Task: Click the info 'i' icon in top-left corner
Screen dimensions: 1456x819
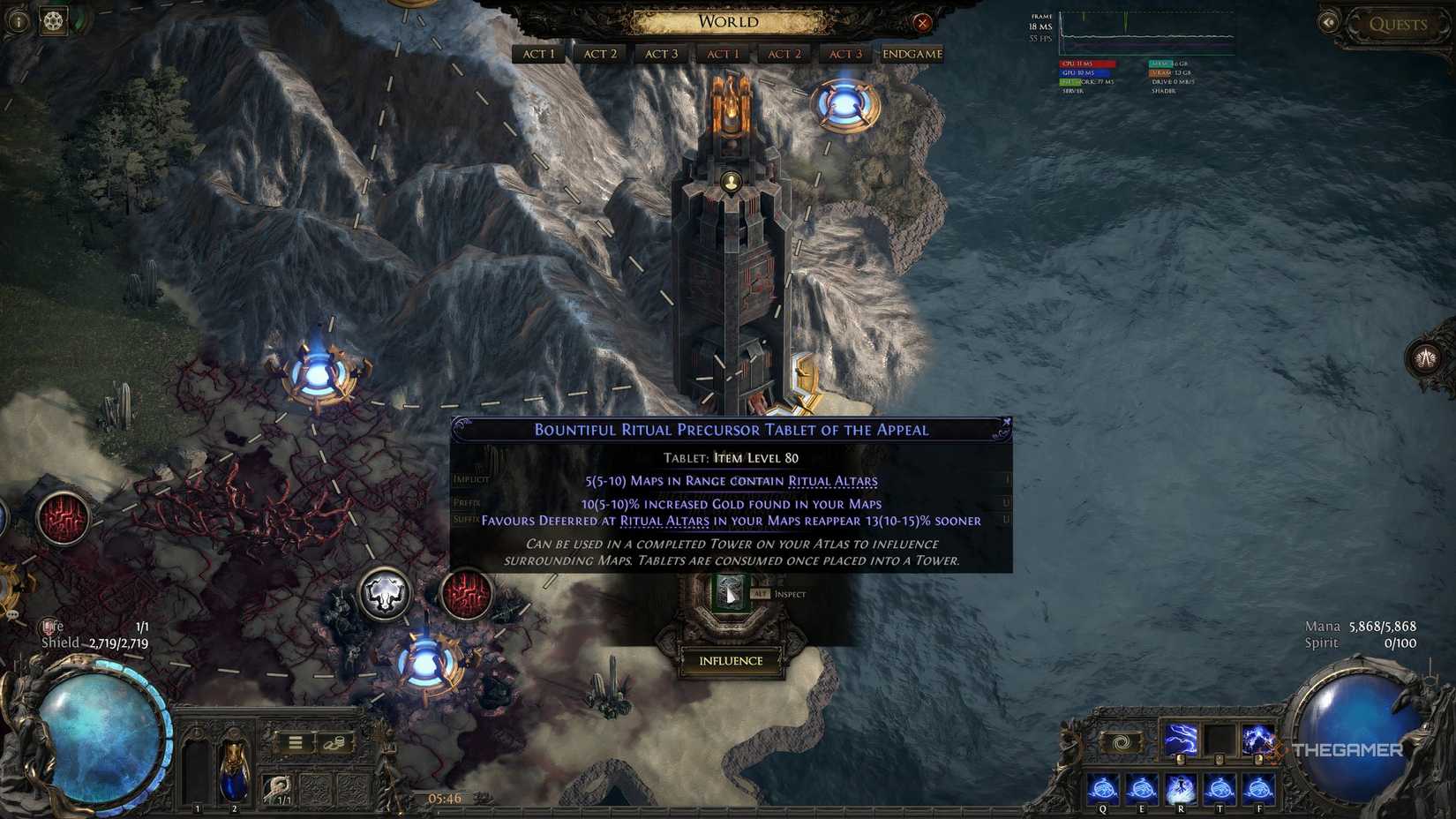Action: pyautogui.click(x=19, y=21)
